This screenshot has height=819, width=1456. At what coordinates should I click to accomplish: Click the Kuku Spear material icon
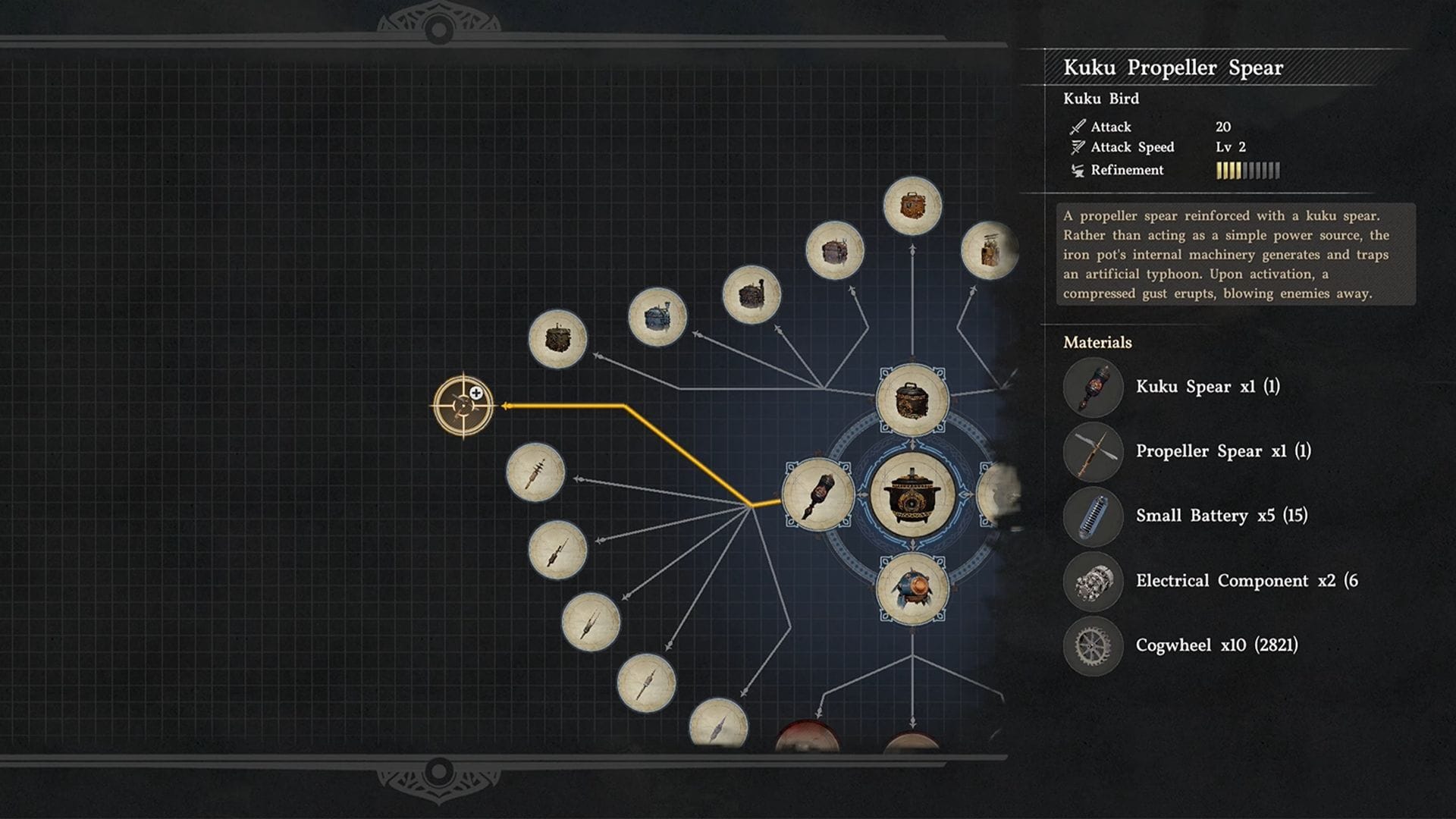pos(1093,388)
